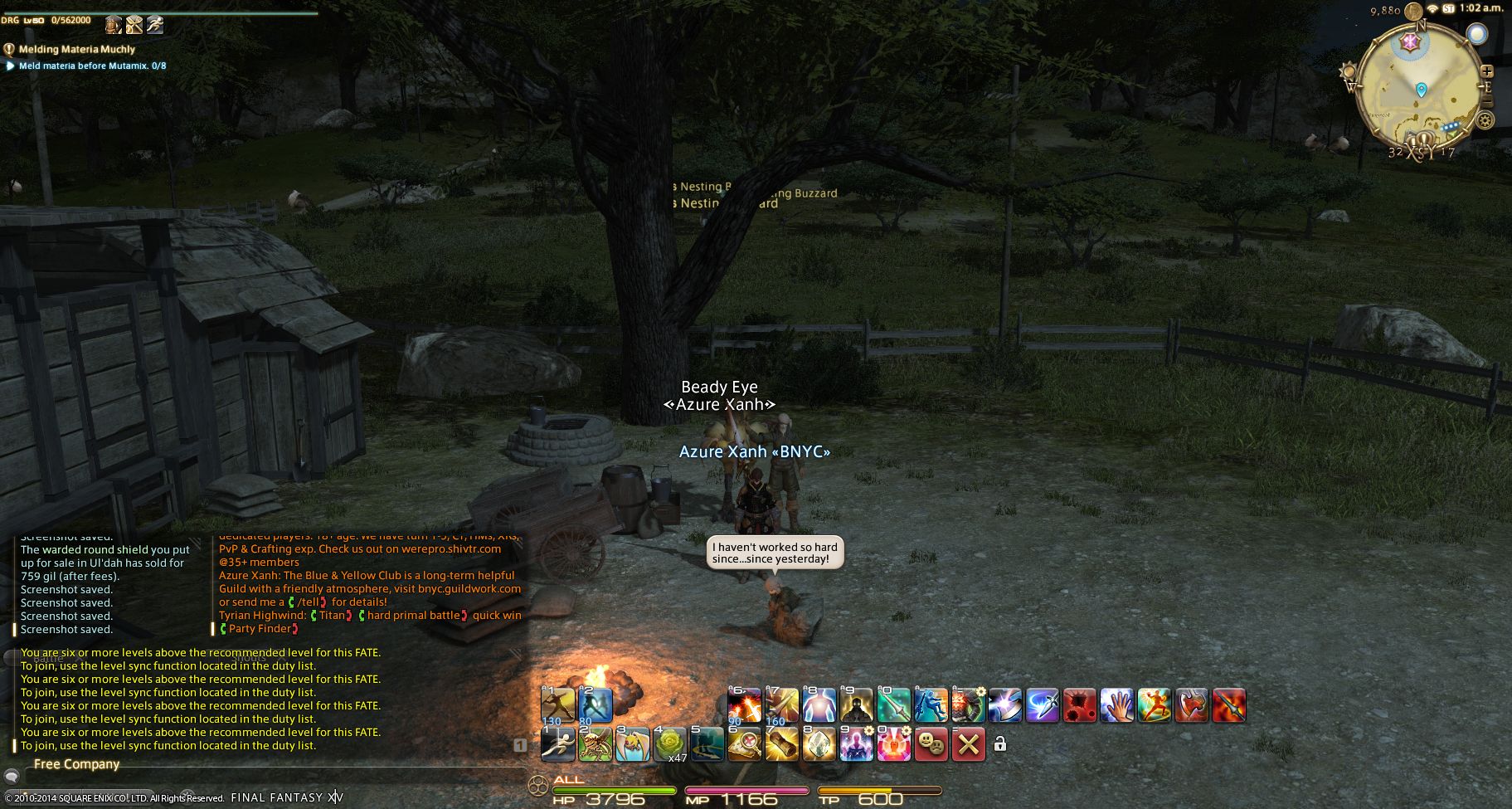Use the blue jumping dragoon ability

(x=931, y=706)
